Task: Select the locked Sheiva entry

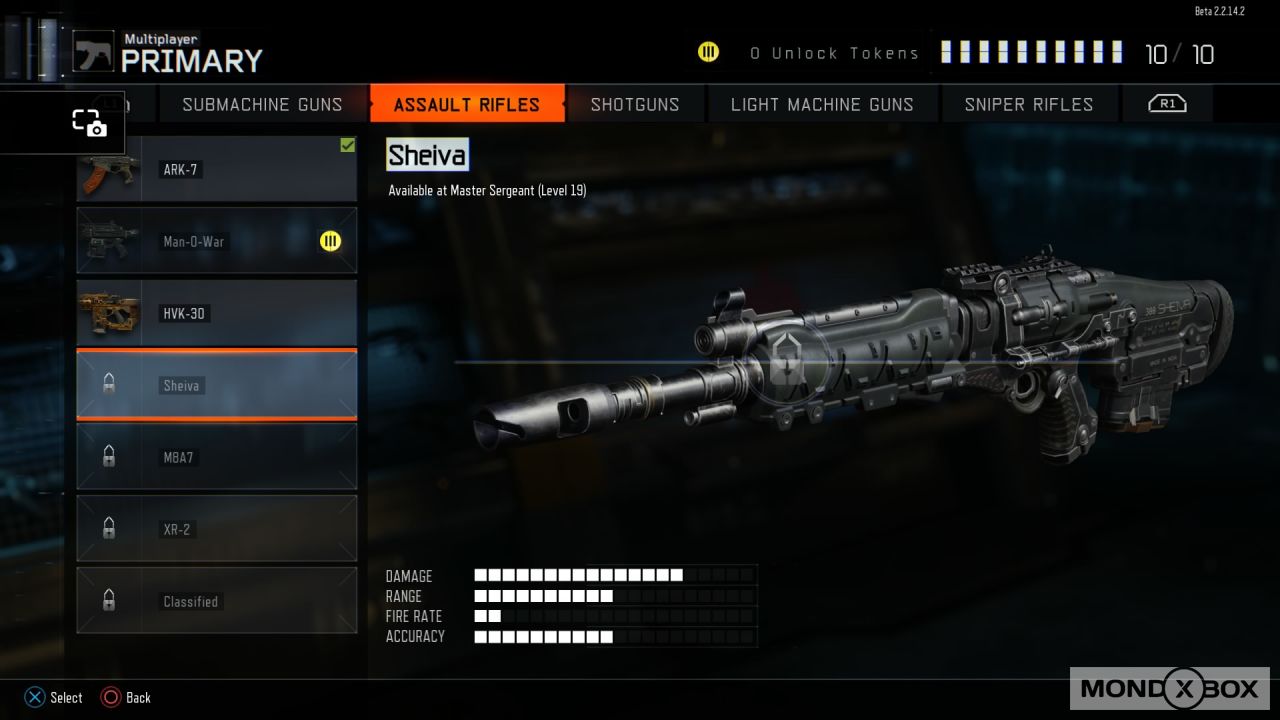Action: (x=217, y=385)
